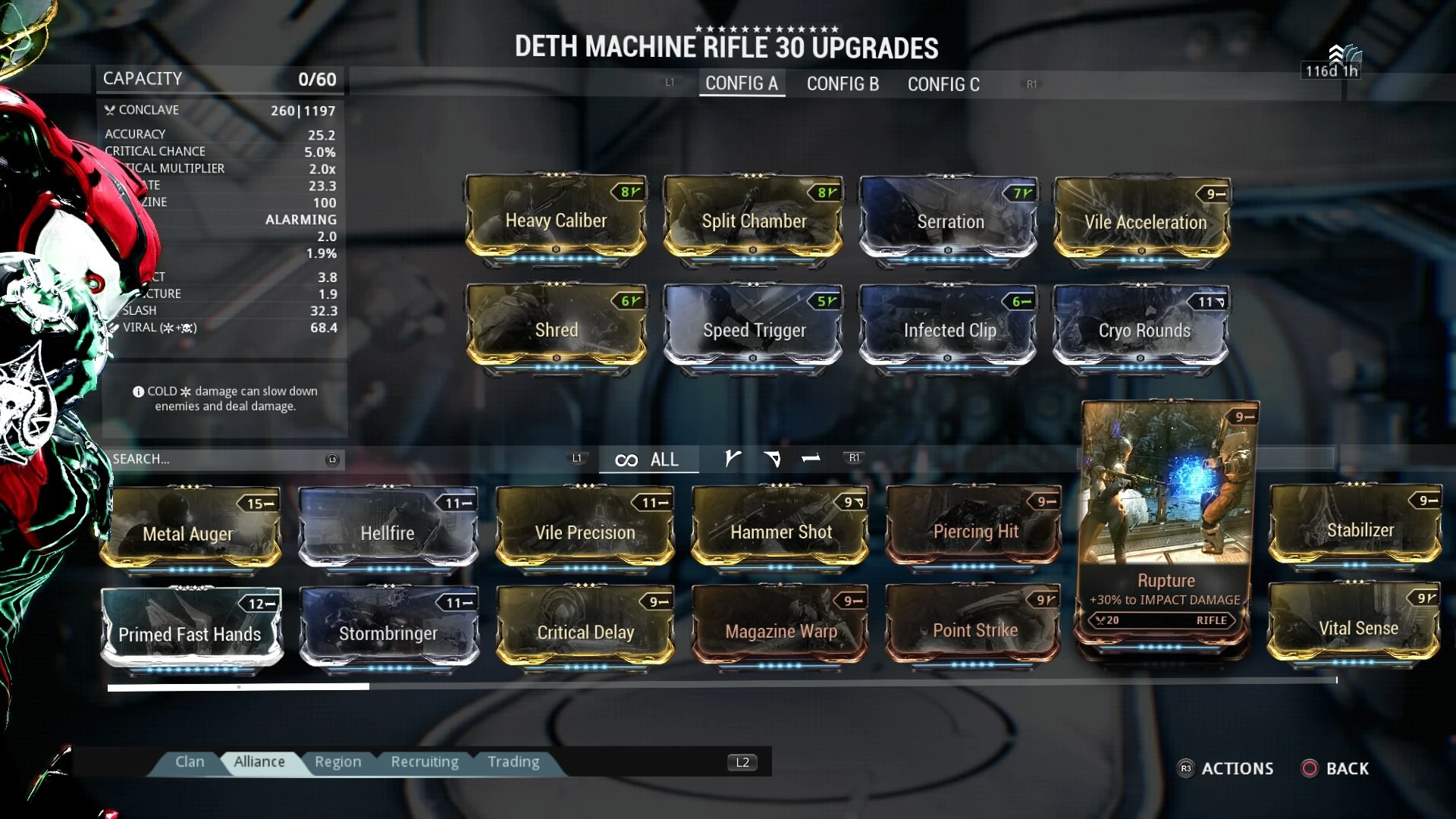1456x819 pixels.
Task: Select the Critical Delay mod
Action: (x=585, y=631)
